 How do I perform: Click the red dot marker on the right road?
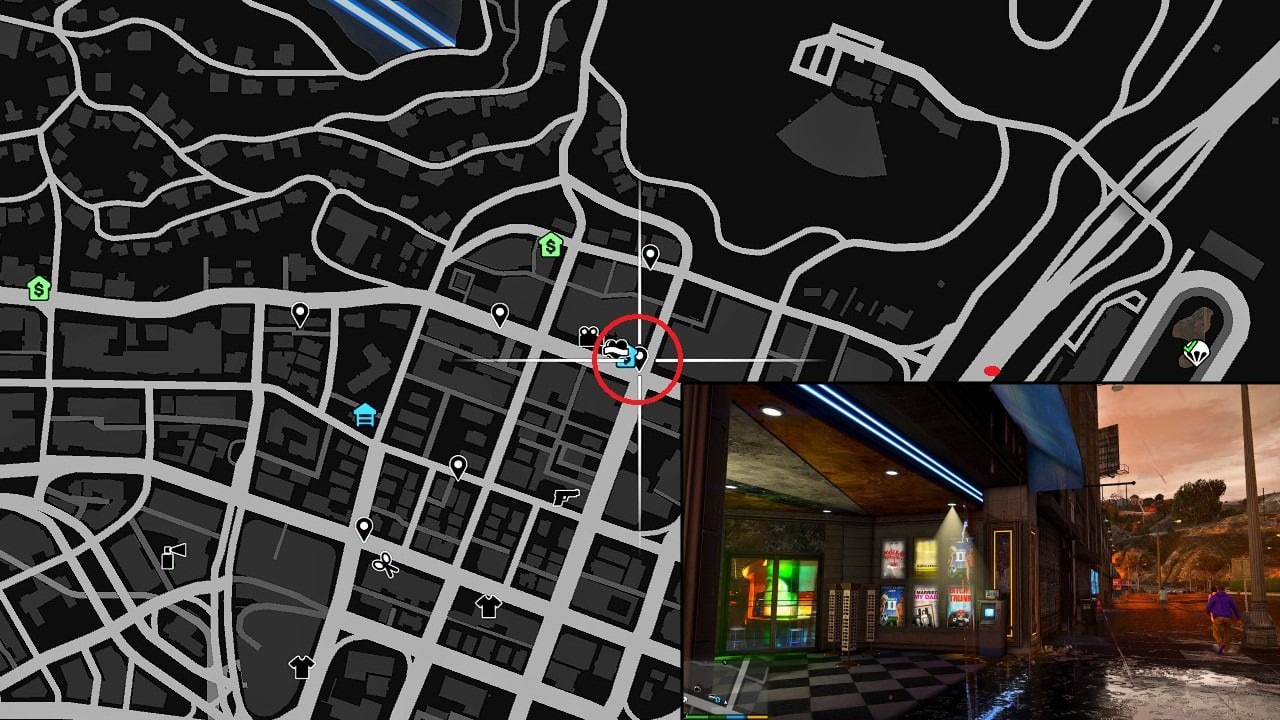tap(991, 368)
